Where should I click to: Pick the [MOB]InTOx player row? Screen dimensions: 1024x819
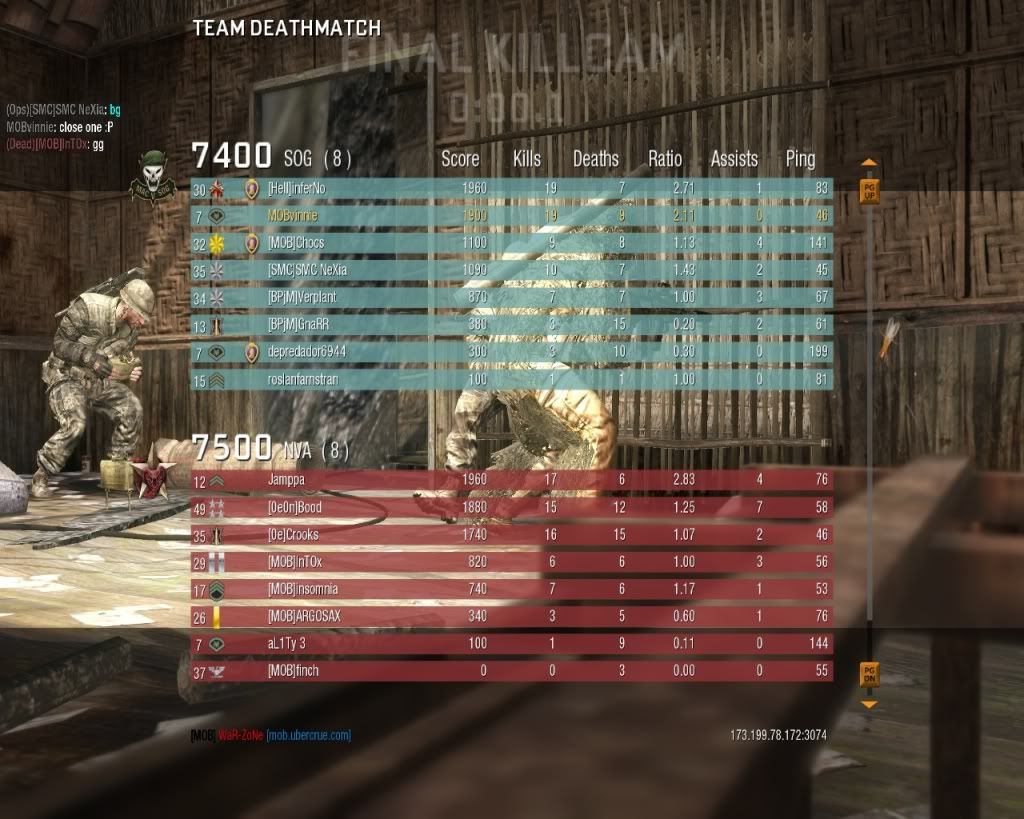point(511,563)
